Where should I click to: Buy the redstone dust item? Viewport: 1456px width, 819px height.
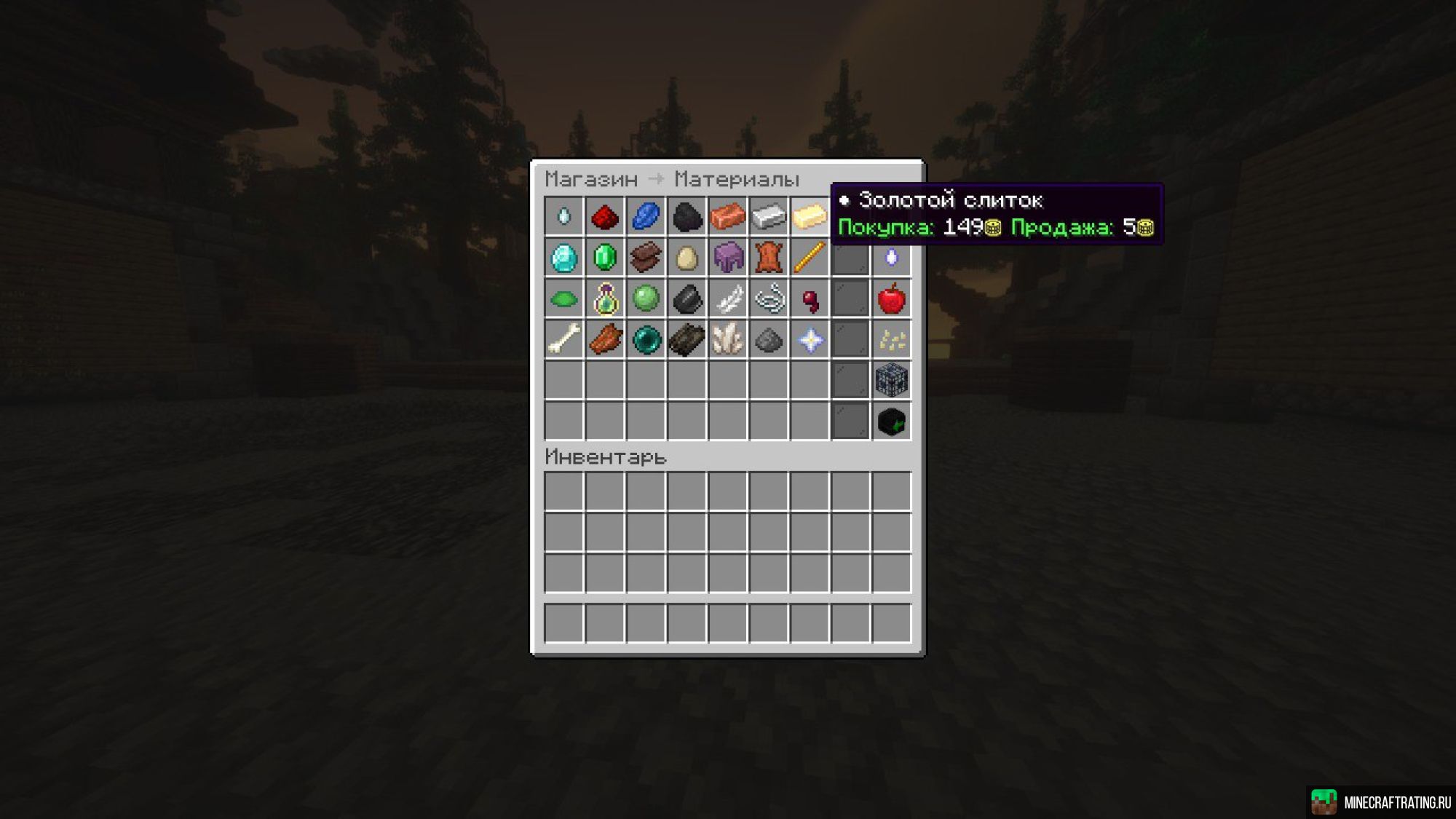pos(604,216)
